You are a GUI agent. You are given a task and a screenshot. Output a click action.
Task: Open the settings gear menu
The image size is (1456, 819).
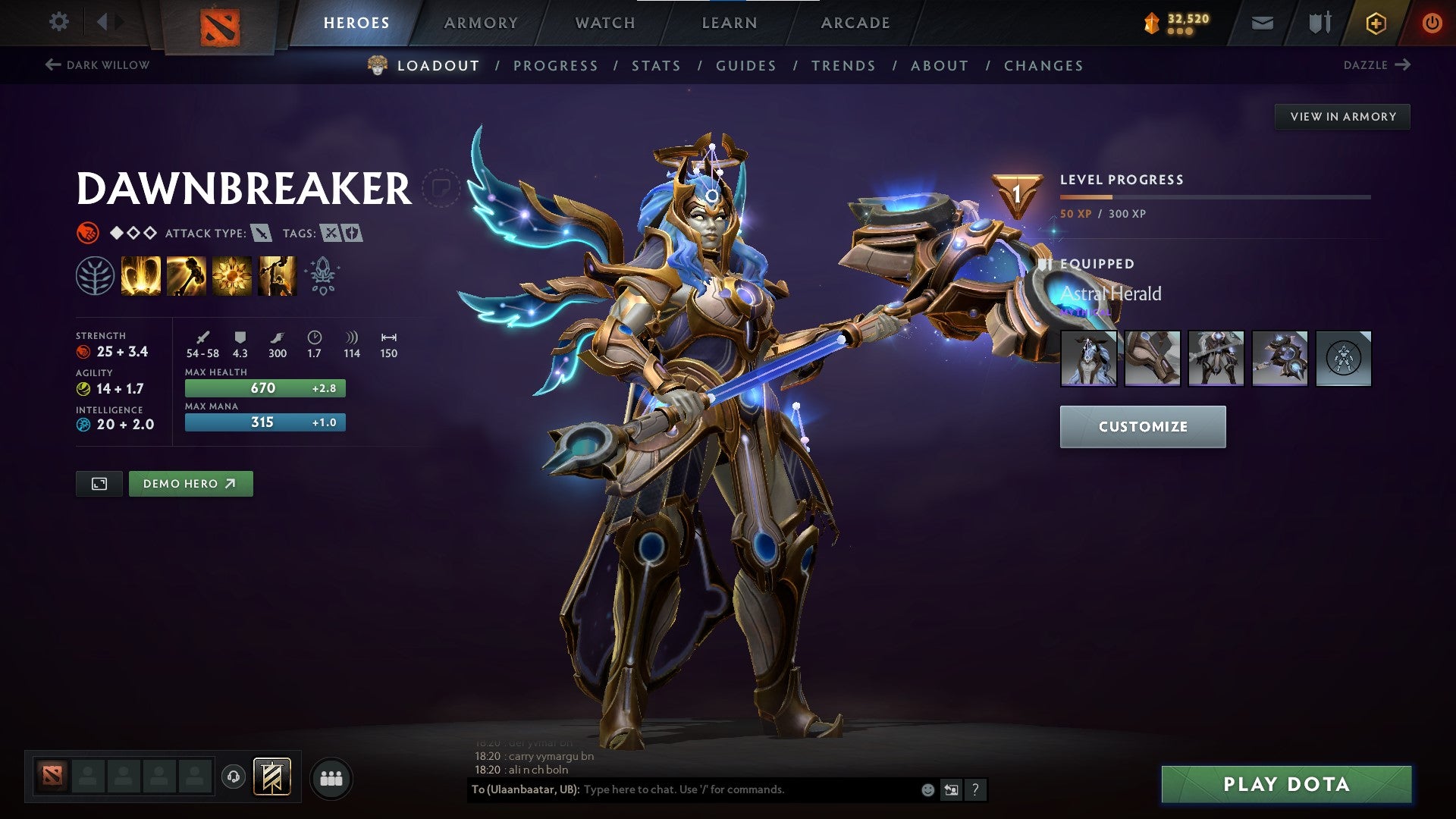click(58, 22)
